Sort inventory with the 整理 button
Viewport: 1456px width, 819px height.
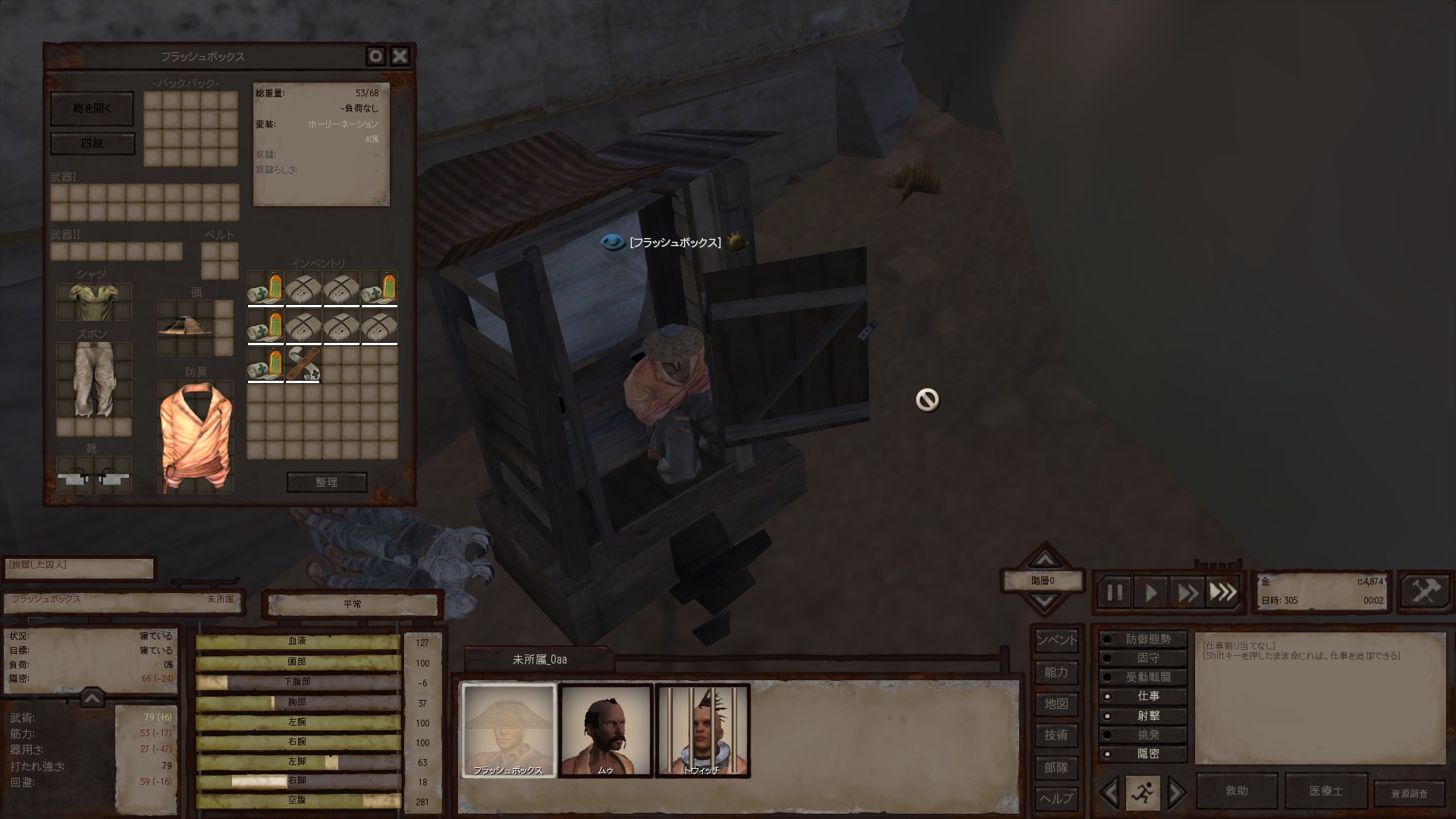point(327,482)
